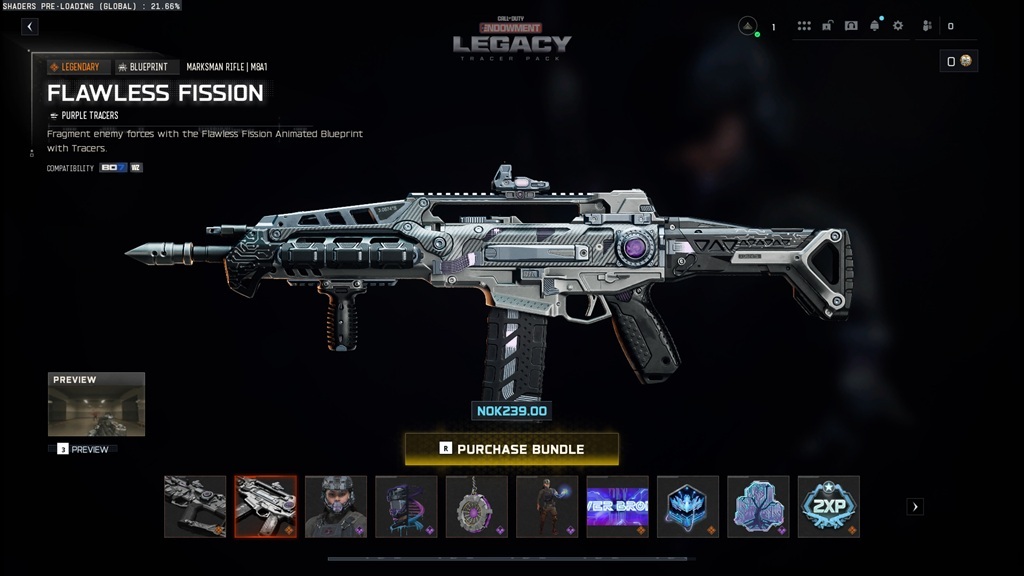Select the purple calling card item
This screenshot has height=576, width=1024.
point(617,506)
